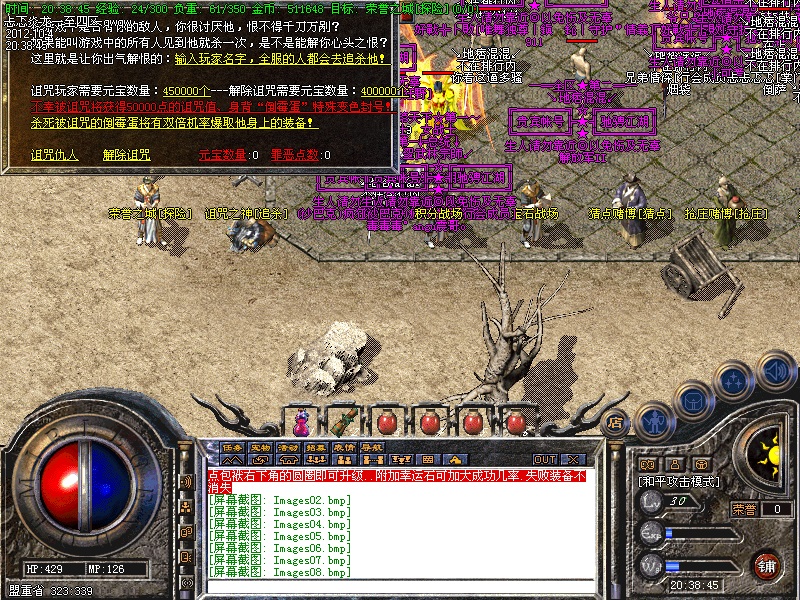The height and width of the screenshot is (600, 800).
Task: Open the 导航 navigation tab
Action: pyautogui.click(x=373, y=447)
